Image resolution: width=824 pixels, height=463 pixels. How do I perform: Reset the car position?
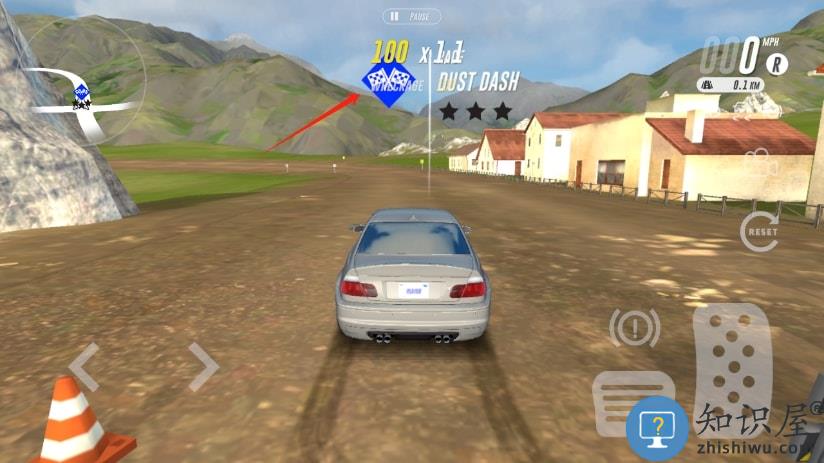[760, 231]
